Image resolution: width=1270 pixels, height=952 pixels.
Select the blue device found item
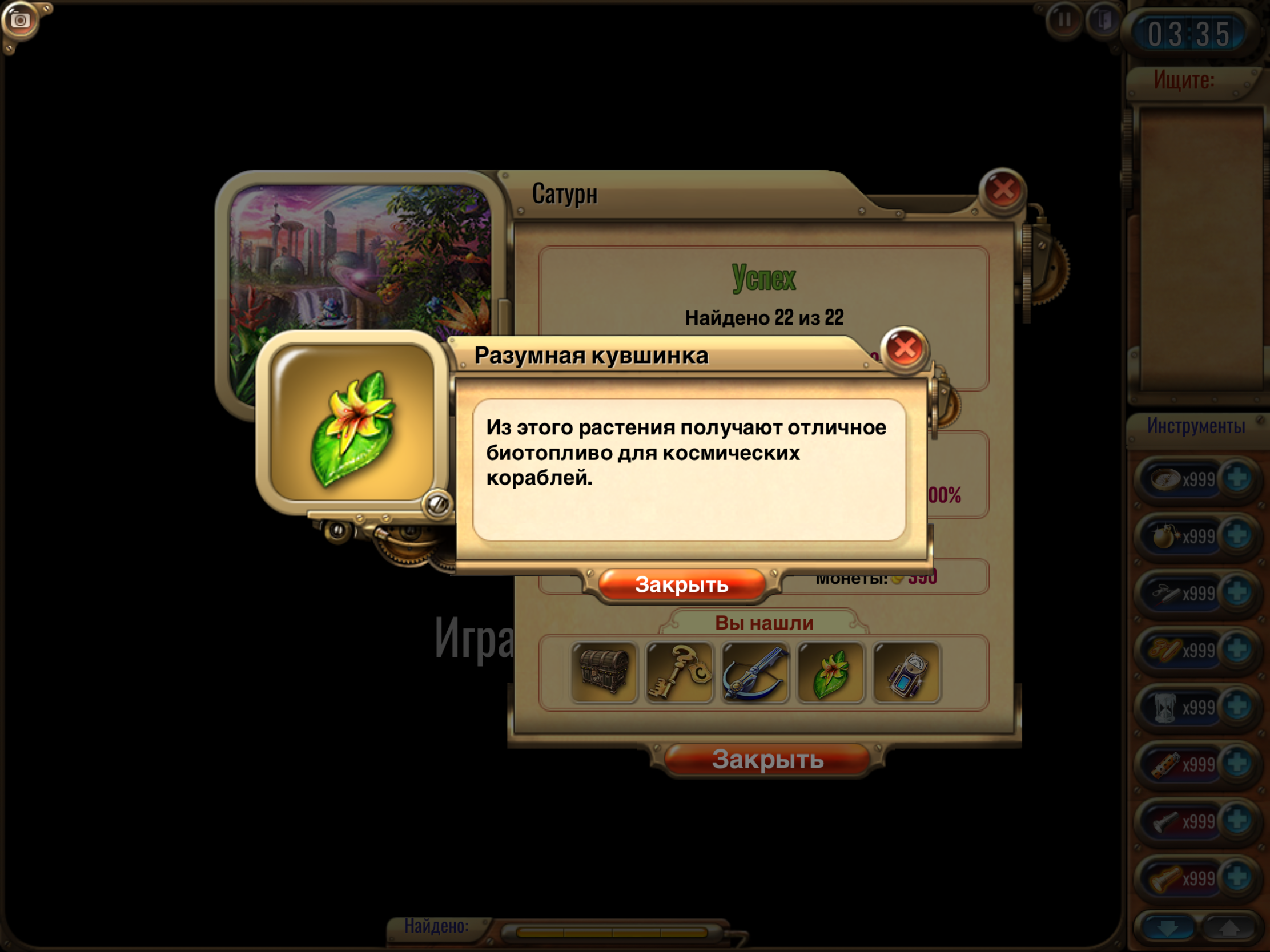point(906,672)
